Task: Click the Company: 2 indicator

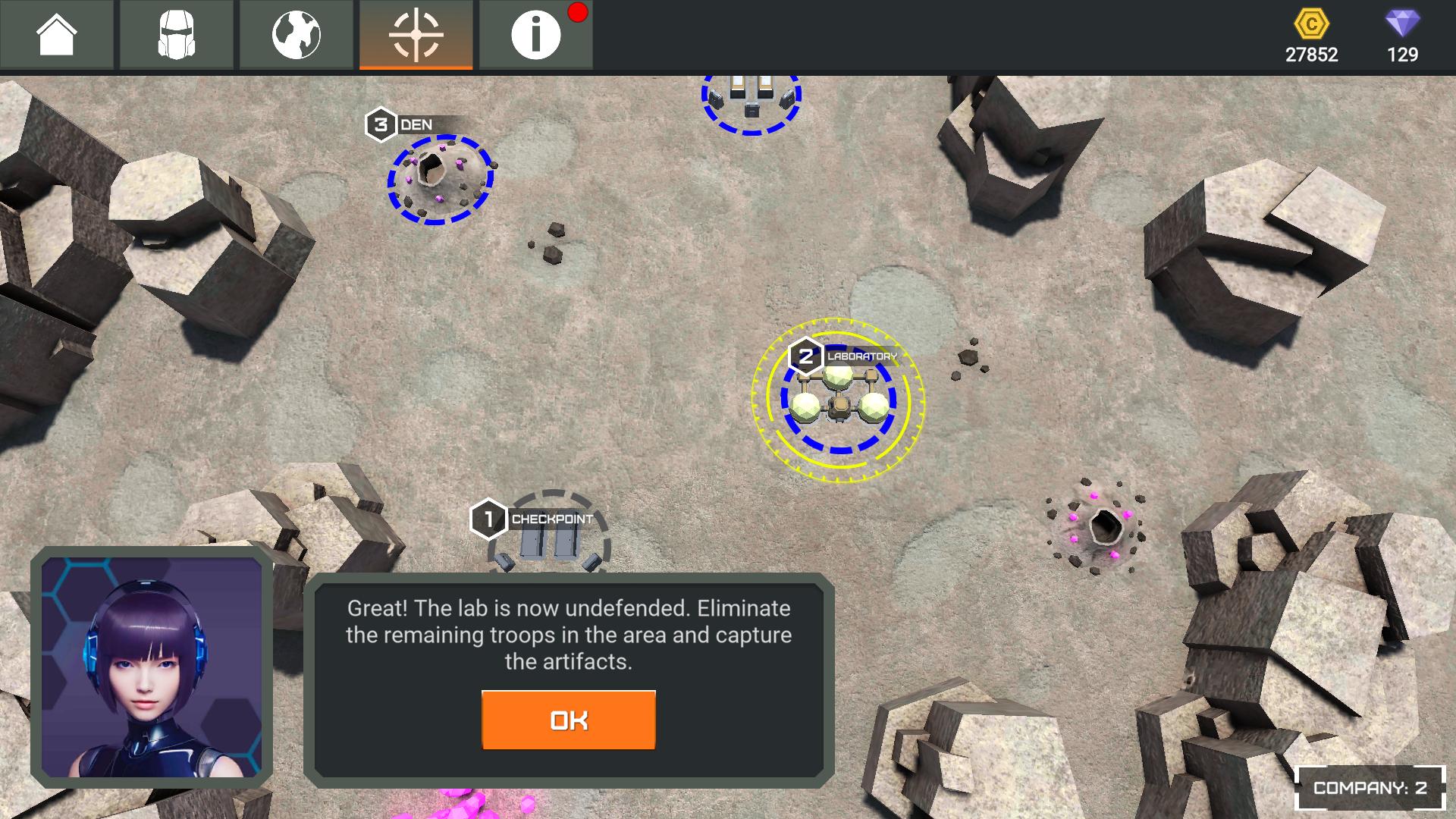Action: 1370,788
